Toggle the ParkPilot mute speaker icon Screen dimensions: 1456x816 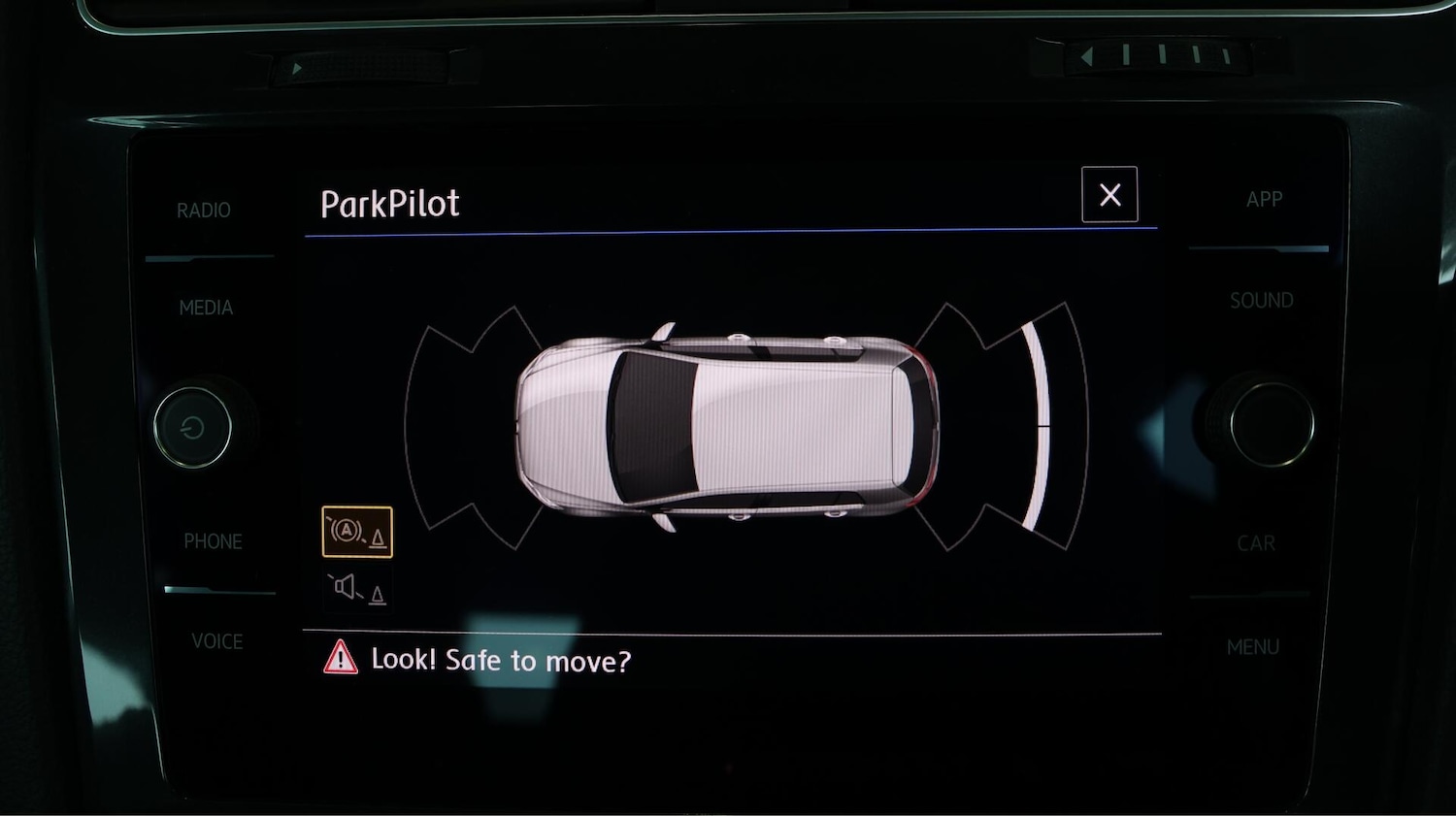pos(357,588)
